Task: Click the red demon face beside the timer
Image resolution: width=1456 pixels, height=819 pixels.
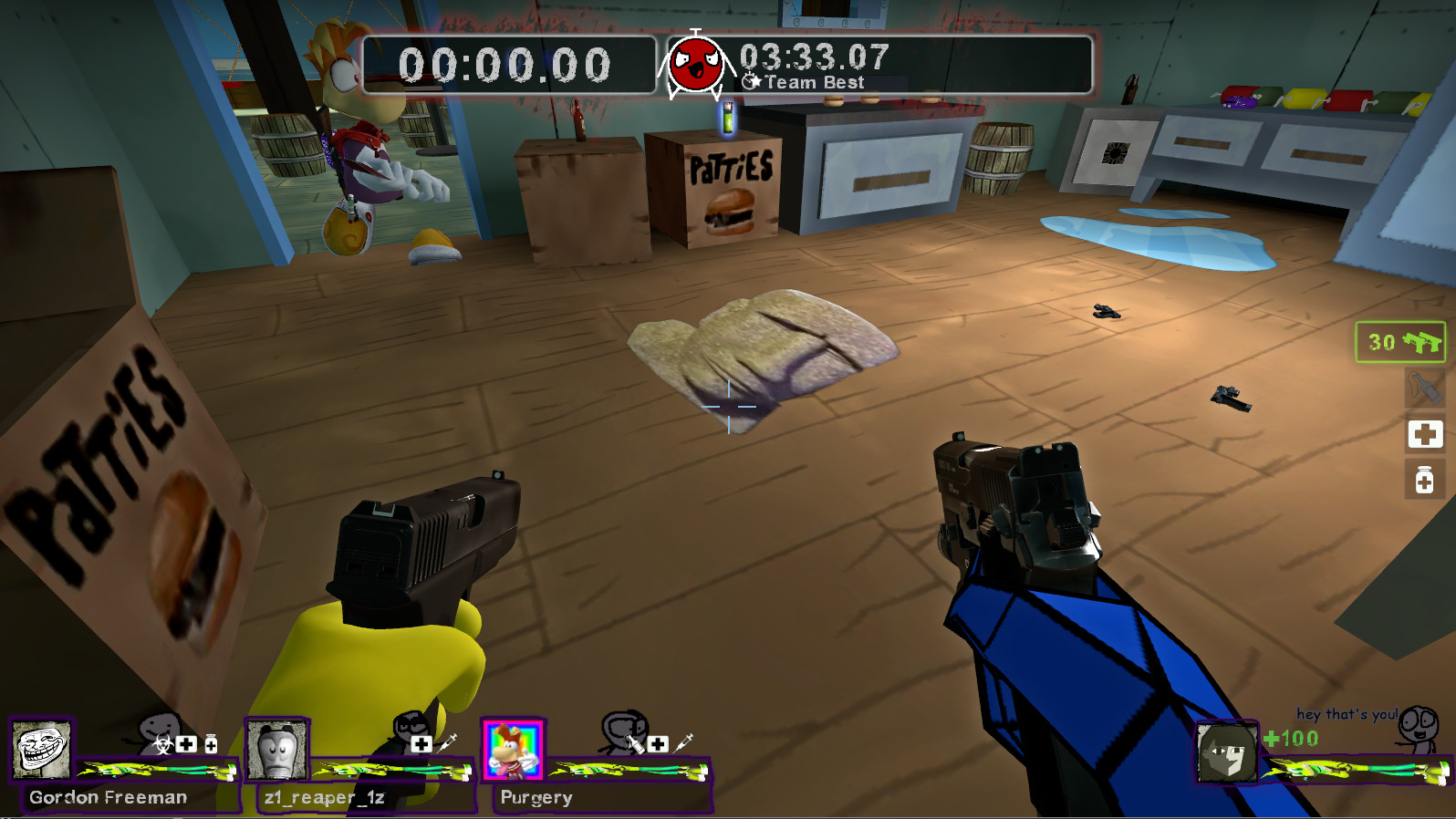Action: pyautogui.click(x=697, y=64)
